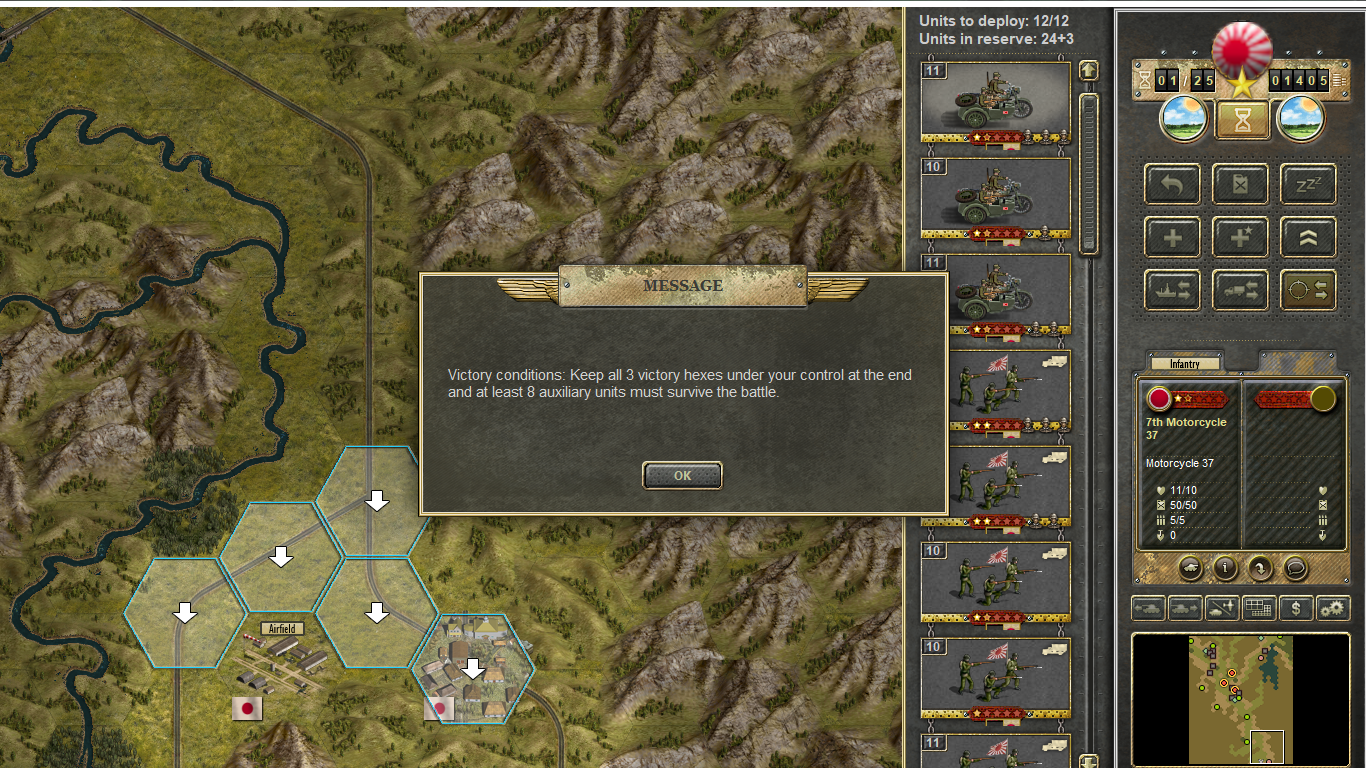Toggle deploy mode with the crosshair arrows button
The height and width of the screenshot is (768, 1366).
click(x=1308, y=290)
